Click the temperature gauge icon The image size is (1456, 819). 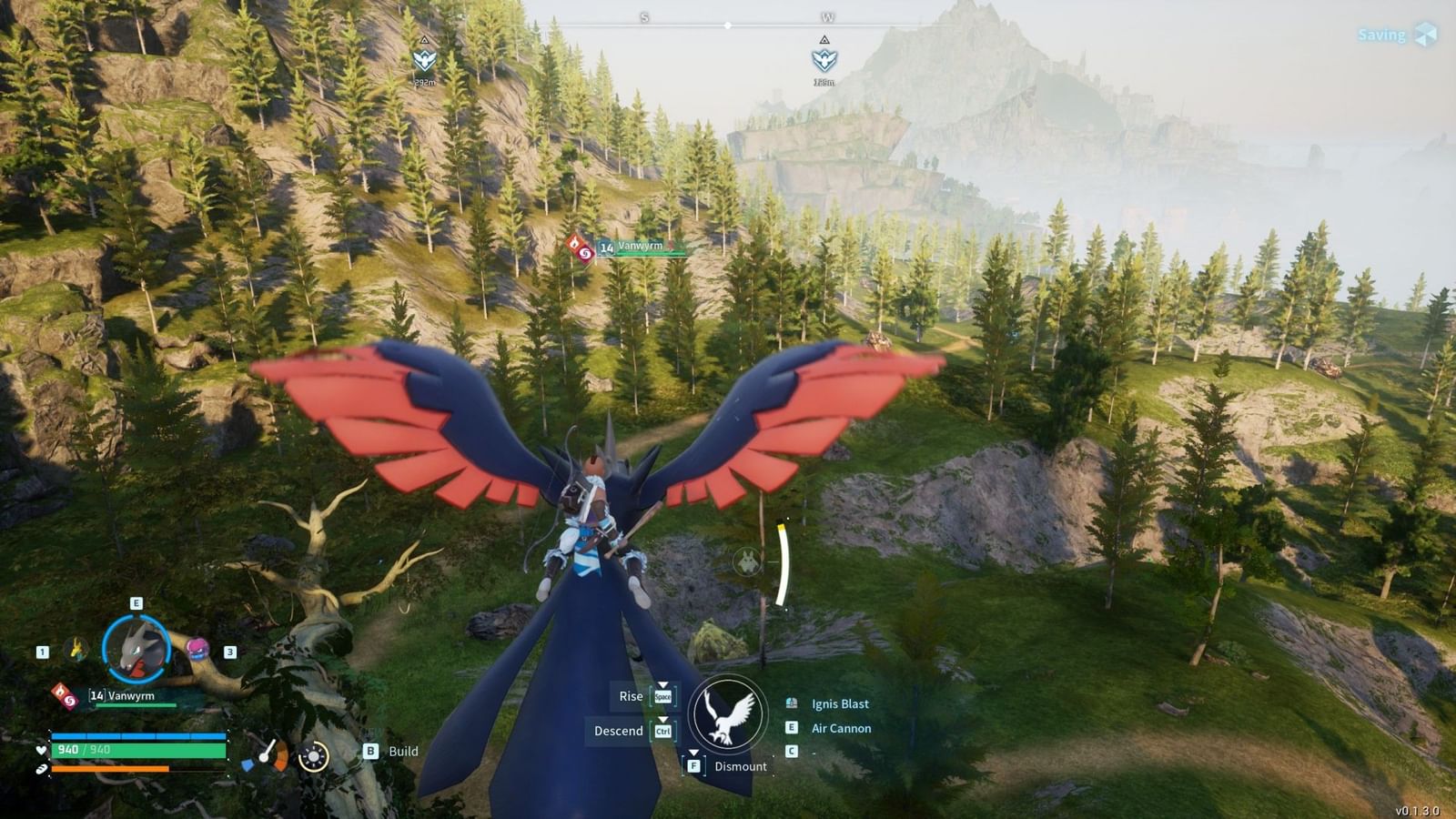point(266,755)
